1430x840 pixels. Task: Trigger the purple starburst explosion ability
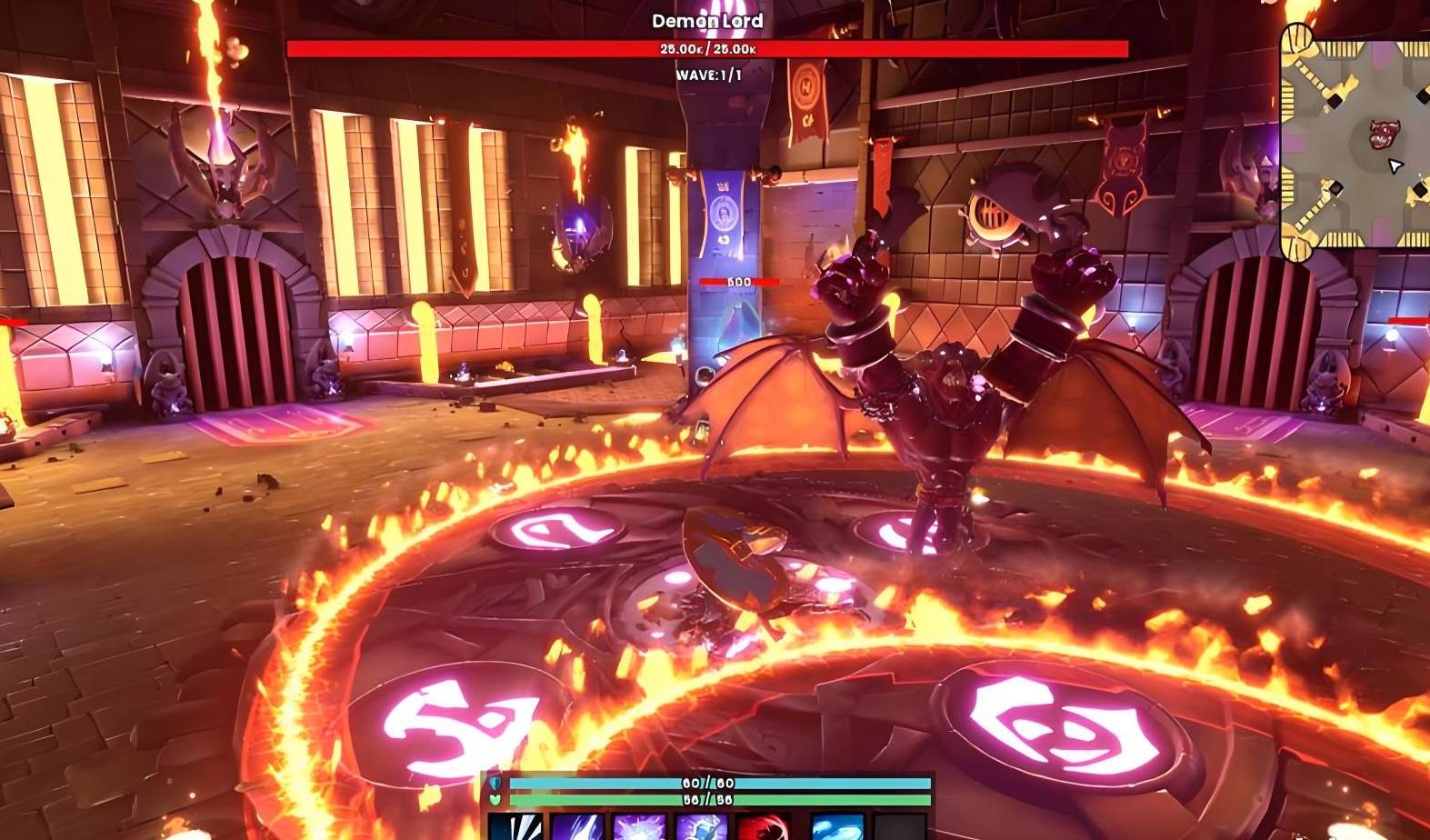pyautogui.click(x=638, y=827)
